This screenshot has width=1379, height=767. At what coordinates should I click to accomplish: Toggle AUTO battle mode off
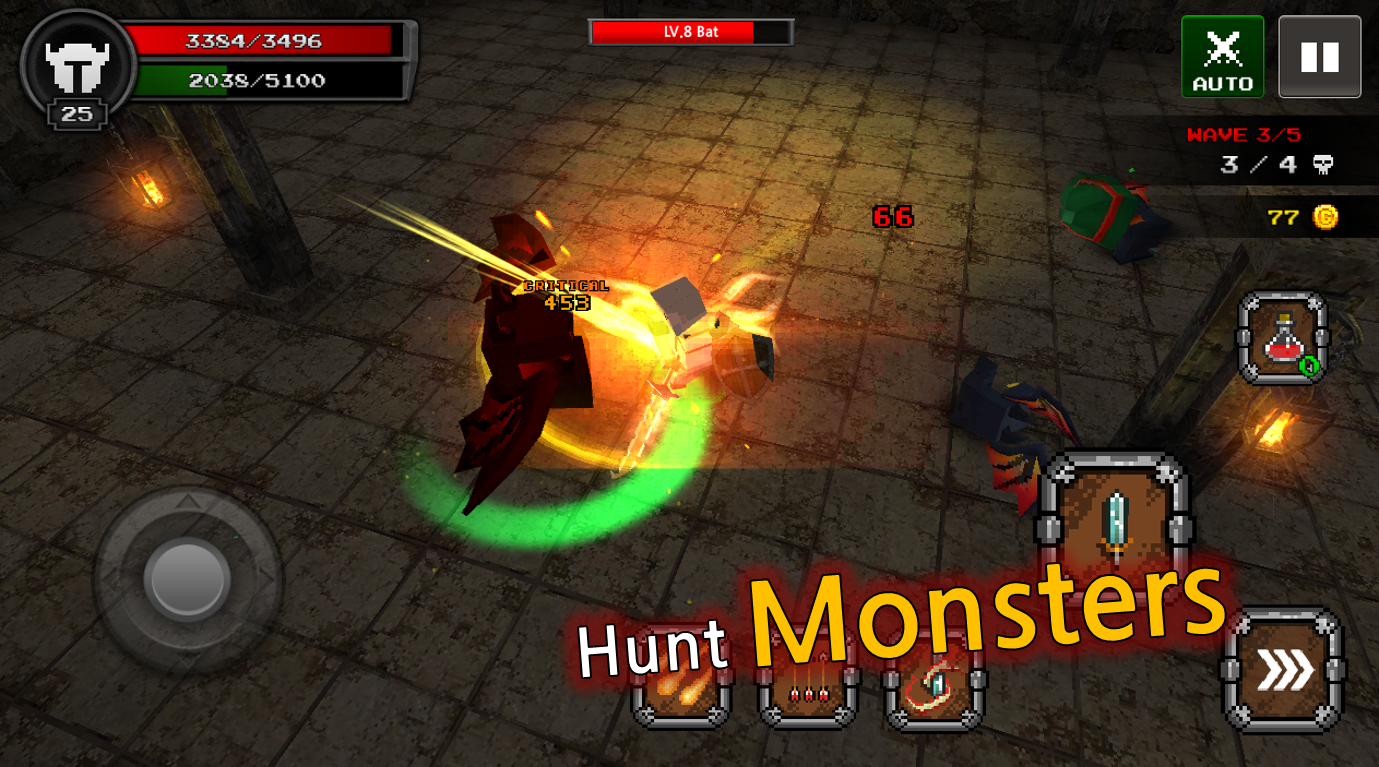point(1222,57)
